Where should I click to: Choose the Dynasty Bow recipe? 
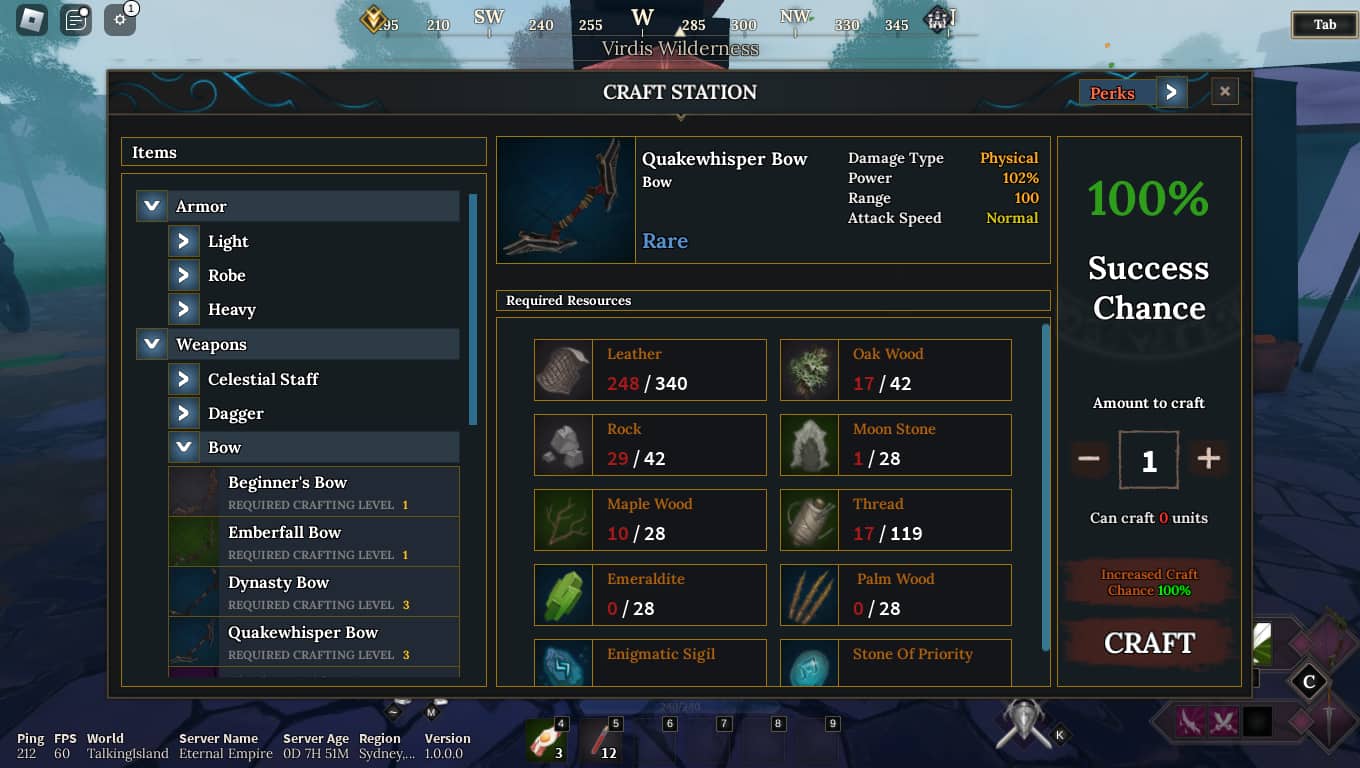point(313,592)
